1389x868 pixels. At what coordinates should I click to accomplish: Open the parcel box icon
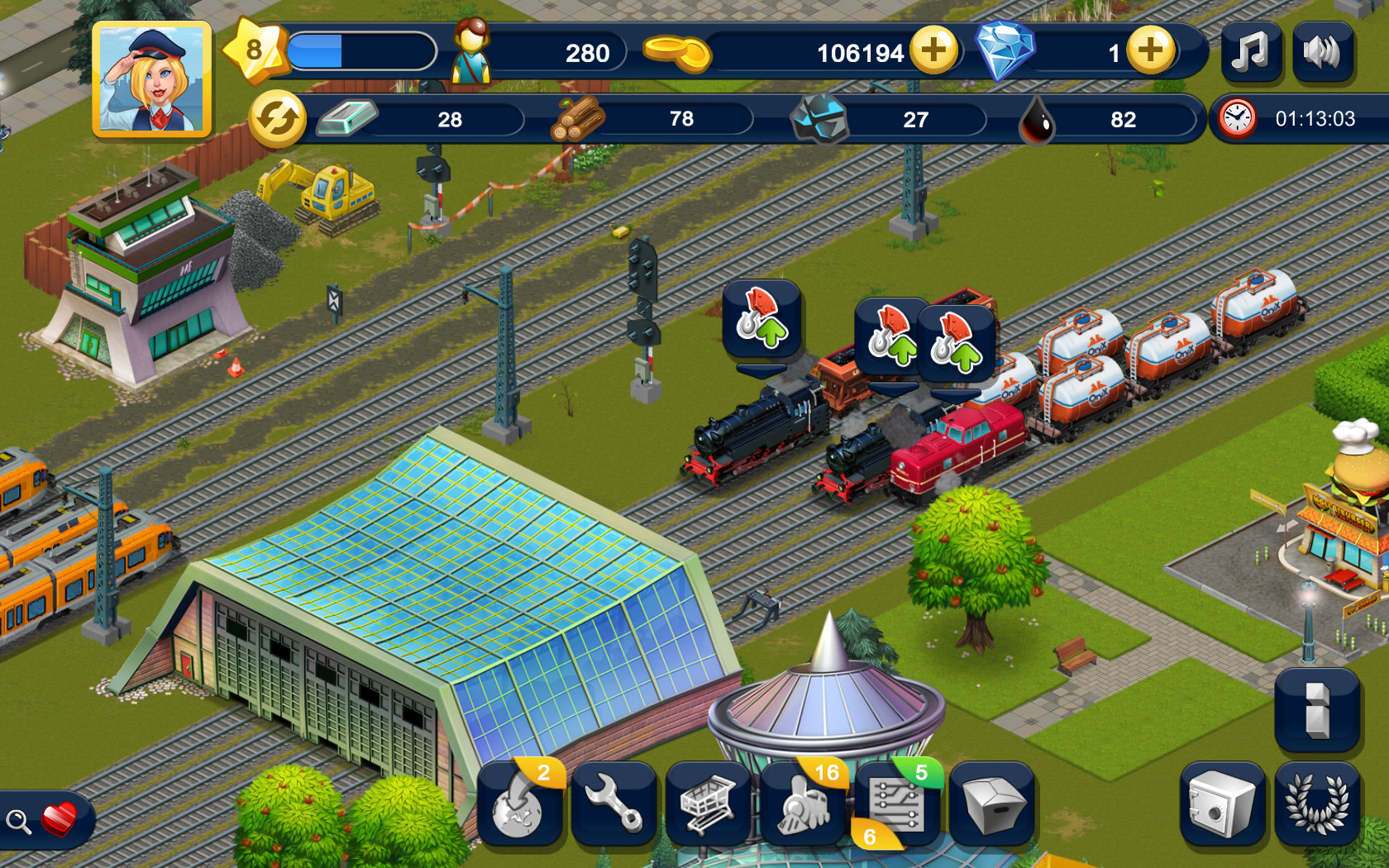click(x=992, y=806)
